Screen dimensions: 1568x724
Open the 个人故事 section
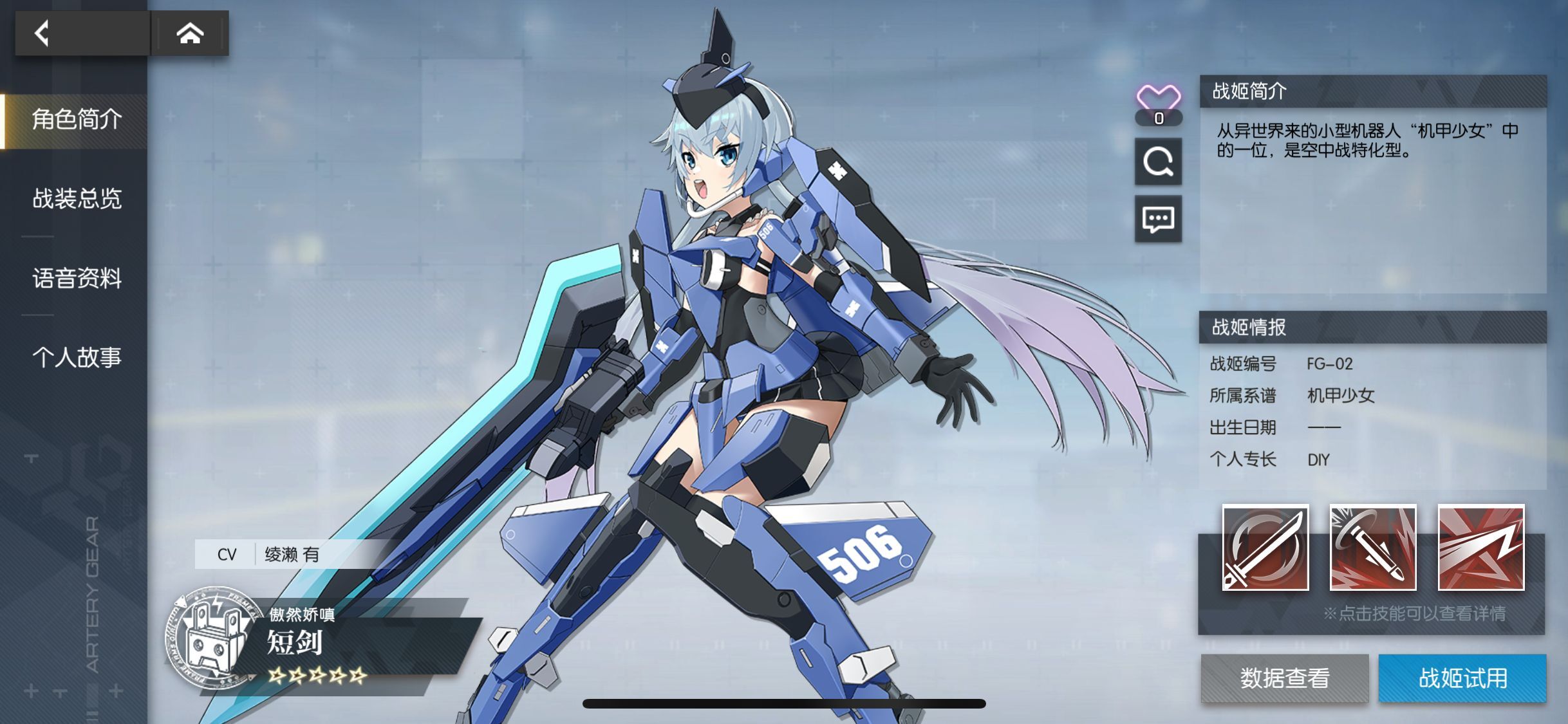coord(75,358)
